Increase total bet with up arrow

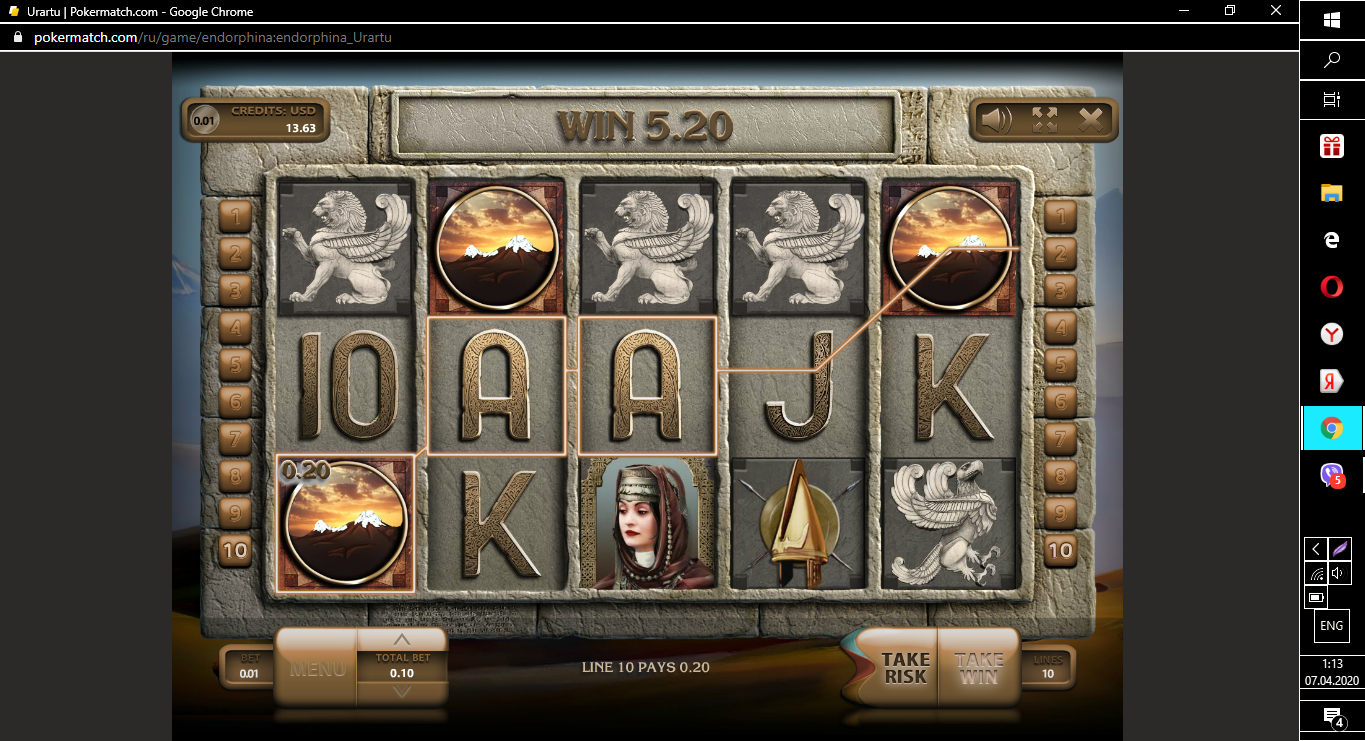tap(402, 640)
